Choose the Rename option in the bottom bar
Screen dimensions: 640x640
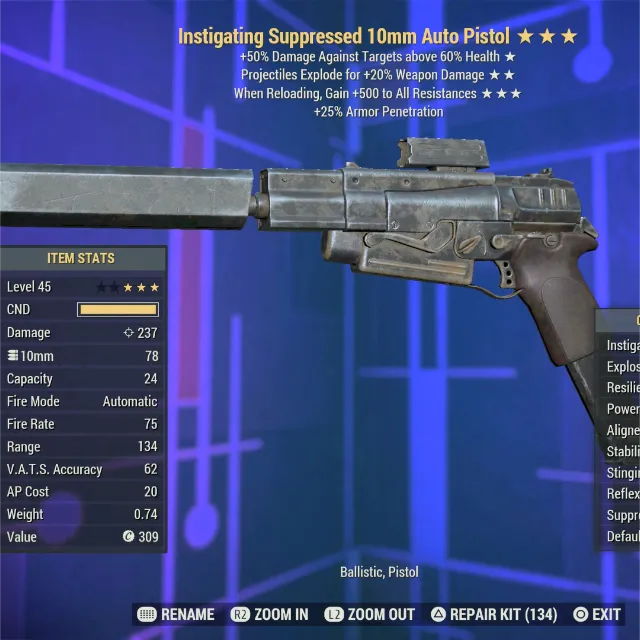178,614
